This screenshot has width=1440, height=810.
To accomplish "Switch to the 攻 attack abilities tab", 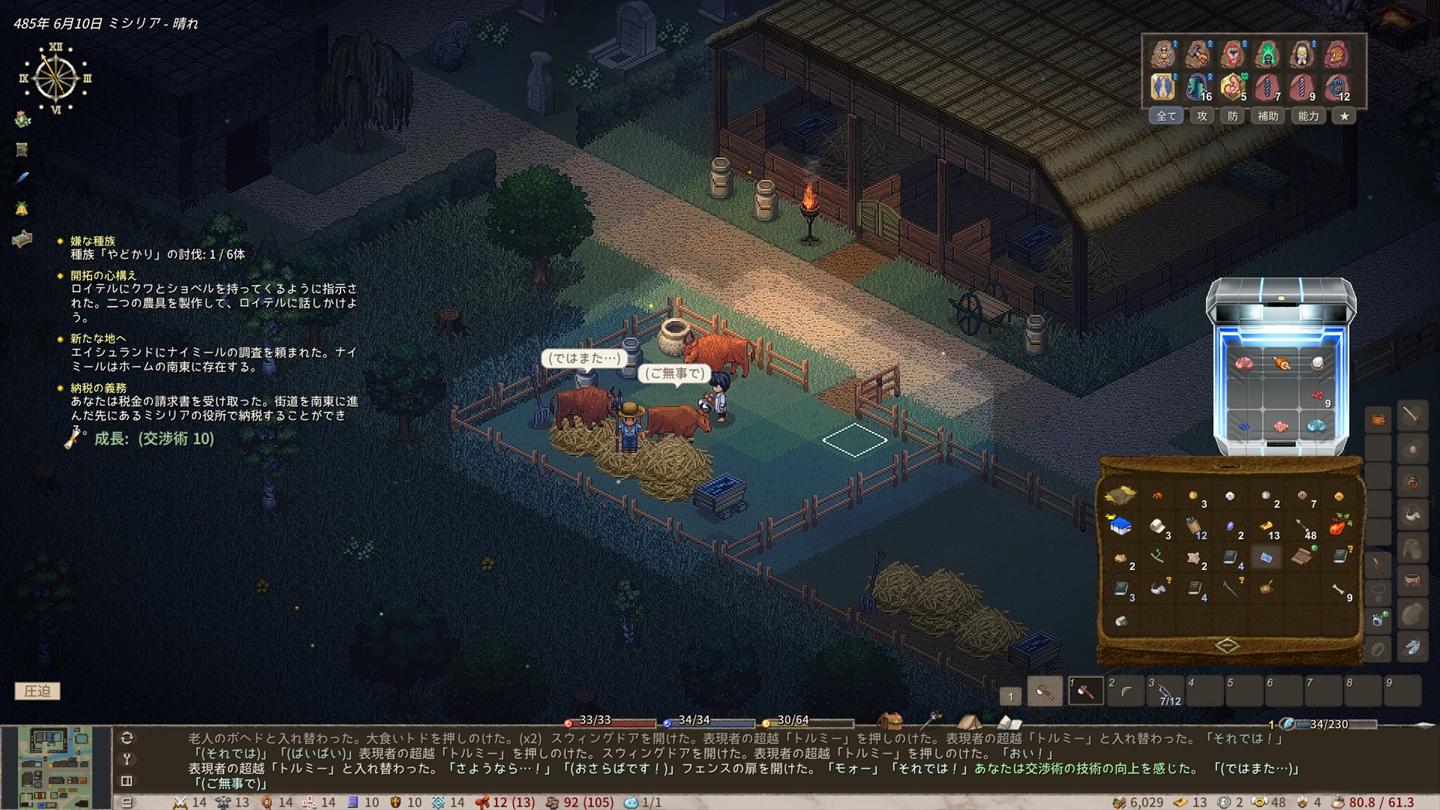I will point(1201,116).
